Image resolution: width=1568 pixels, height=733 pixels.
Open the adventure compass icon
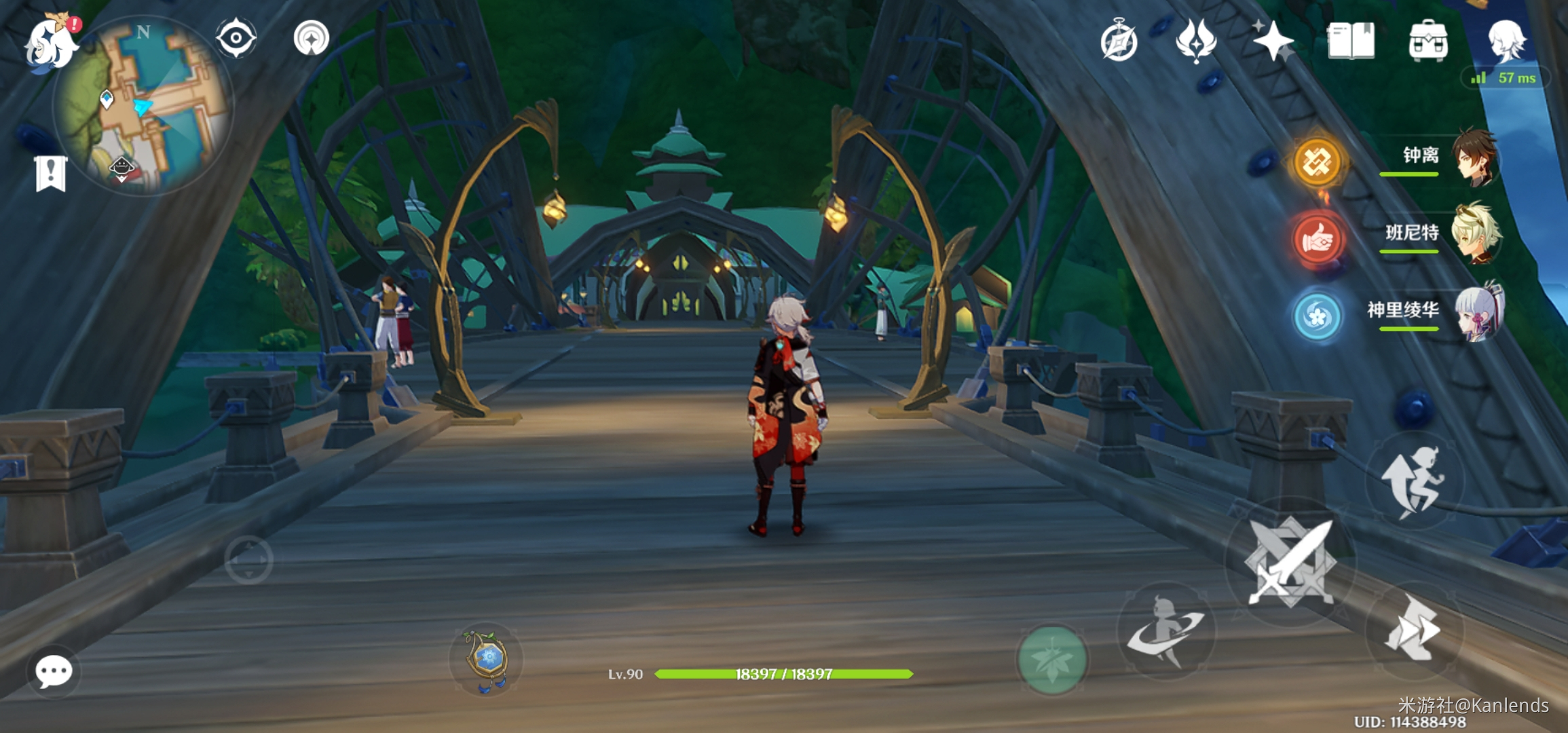tap(1119, 41)
